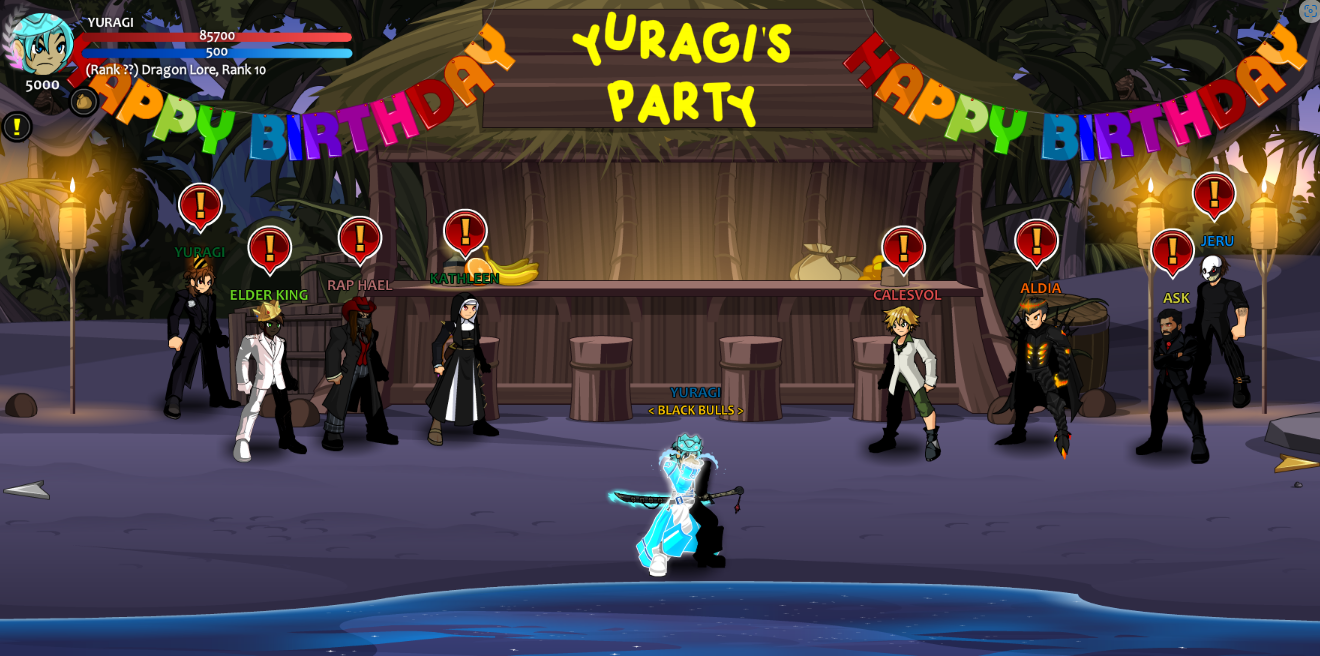Select quest marker above Elder King
Image resolution: width=1320 pixels, height=656 pixels.
pos(269,249)
